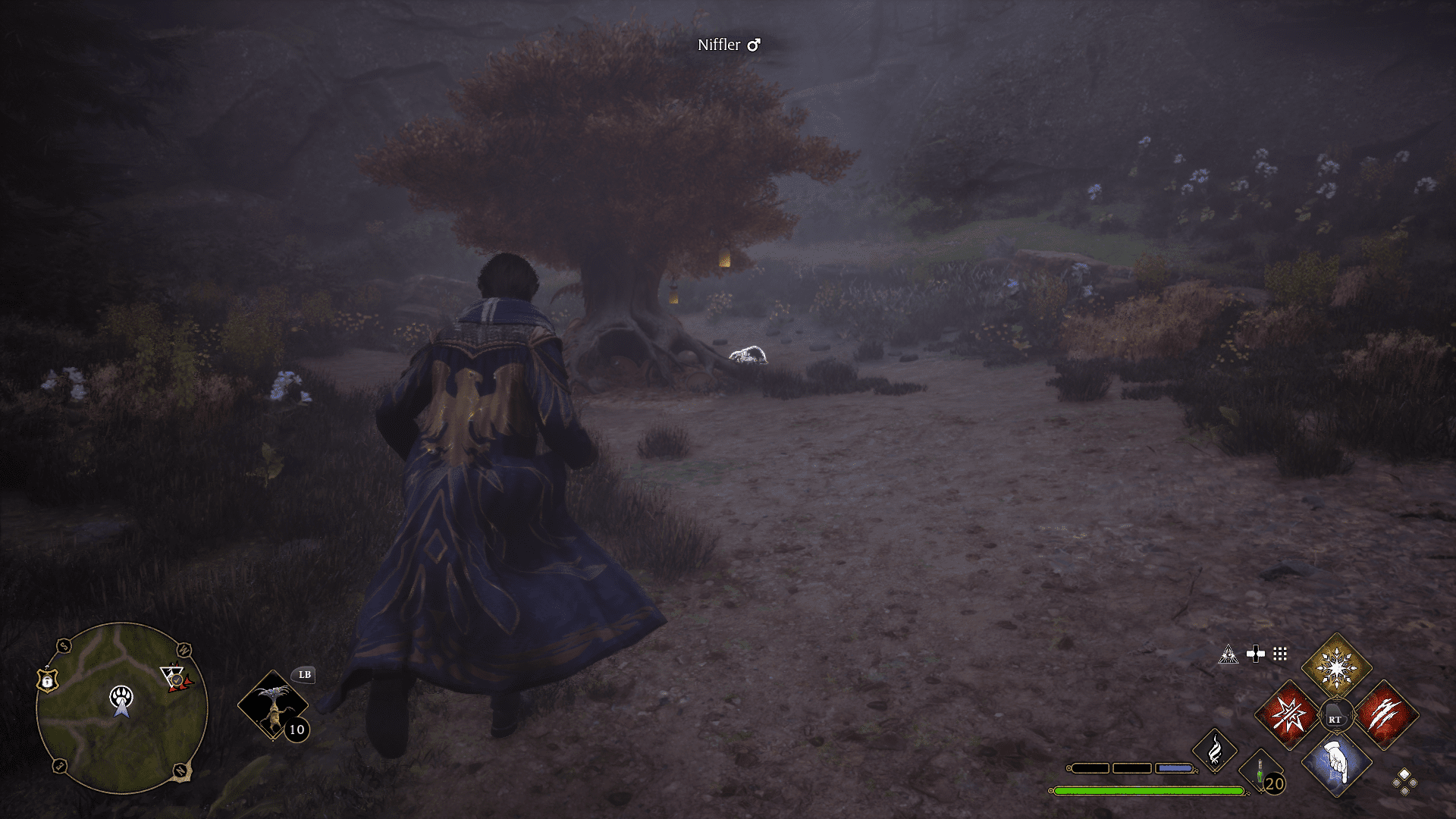
Task: Click the green stamina bar
Action: [1149, 792]
